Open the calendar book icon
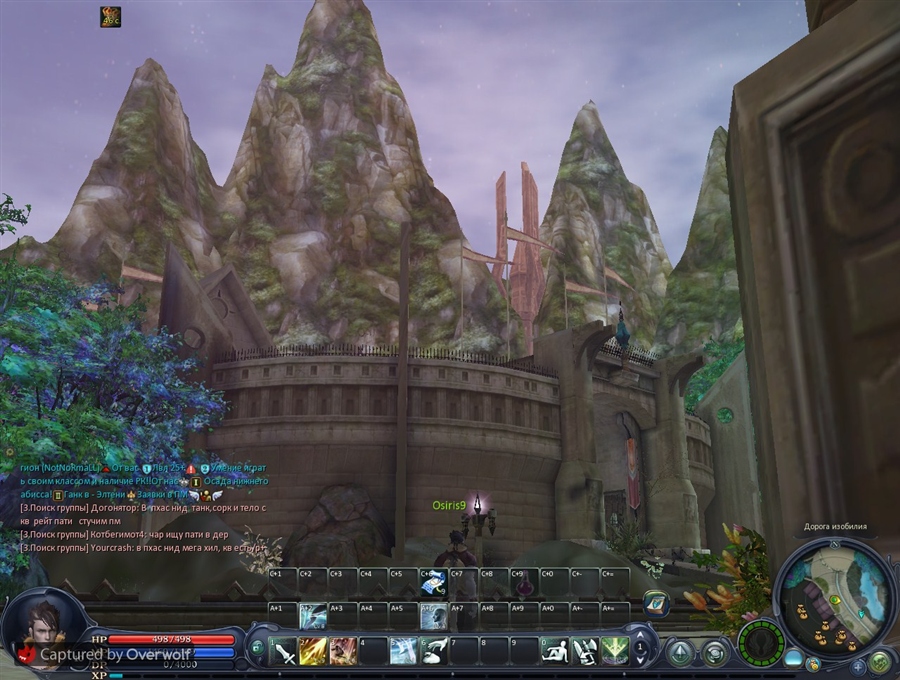This screenshot has height=680, width=900. (x=655, y=602)
